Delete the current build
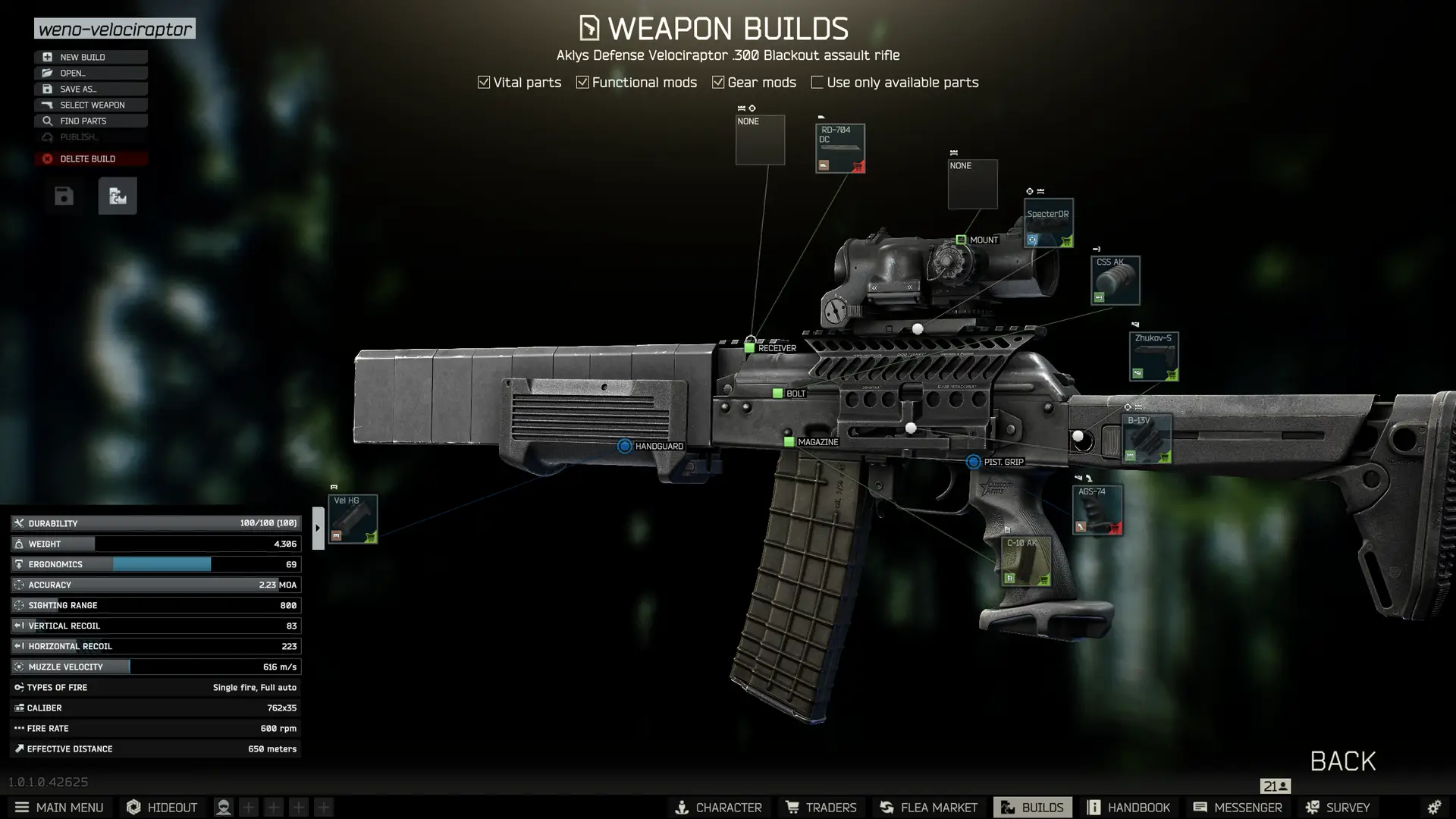1456x819 pixels. [x=90, y=158]
